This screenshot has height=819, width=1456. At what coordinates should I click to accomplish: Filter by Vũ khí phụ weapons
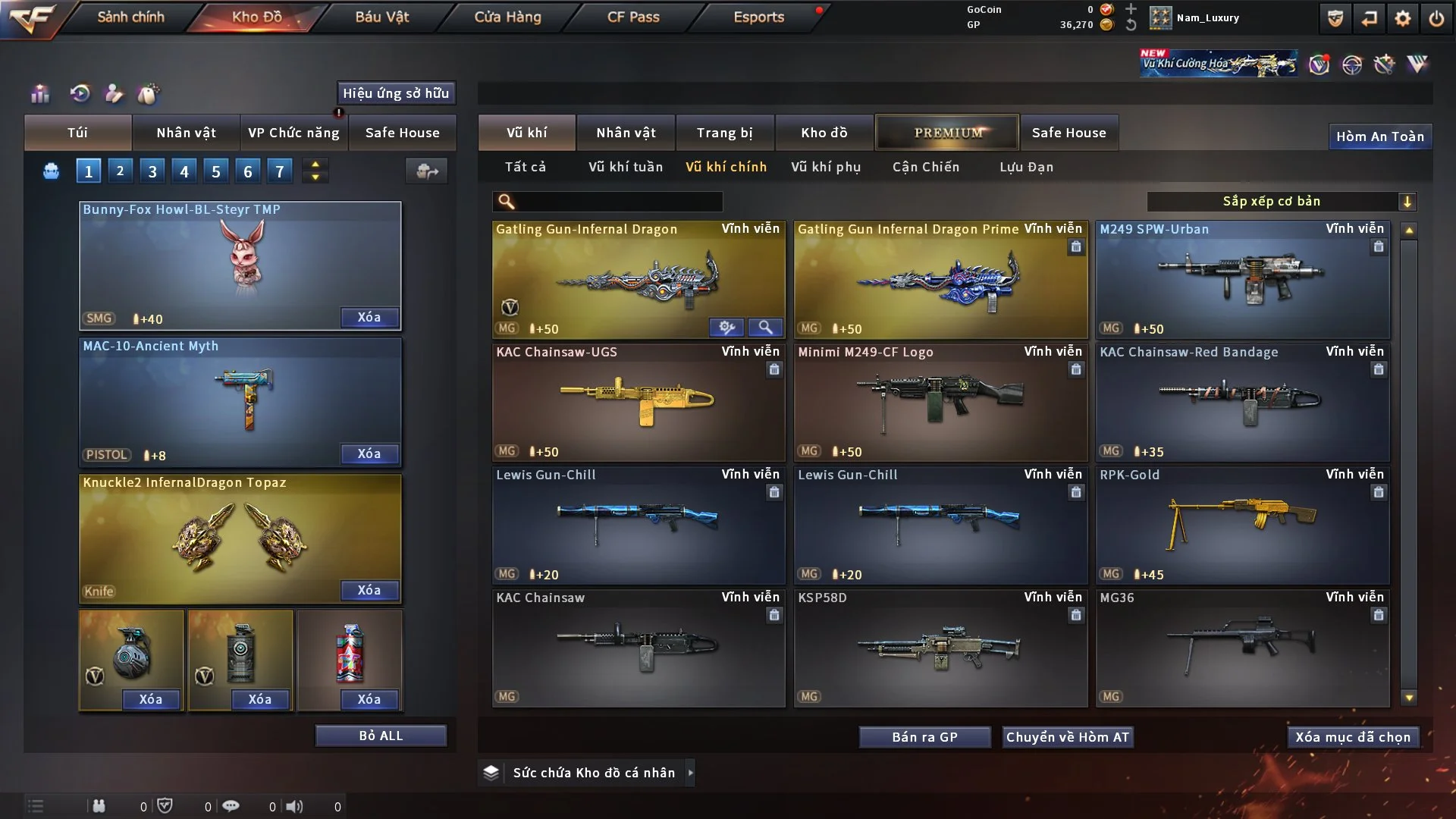click(x=826, y=167)
